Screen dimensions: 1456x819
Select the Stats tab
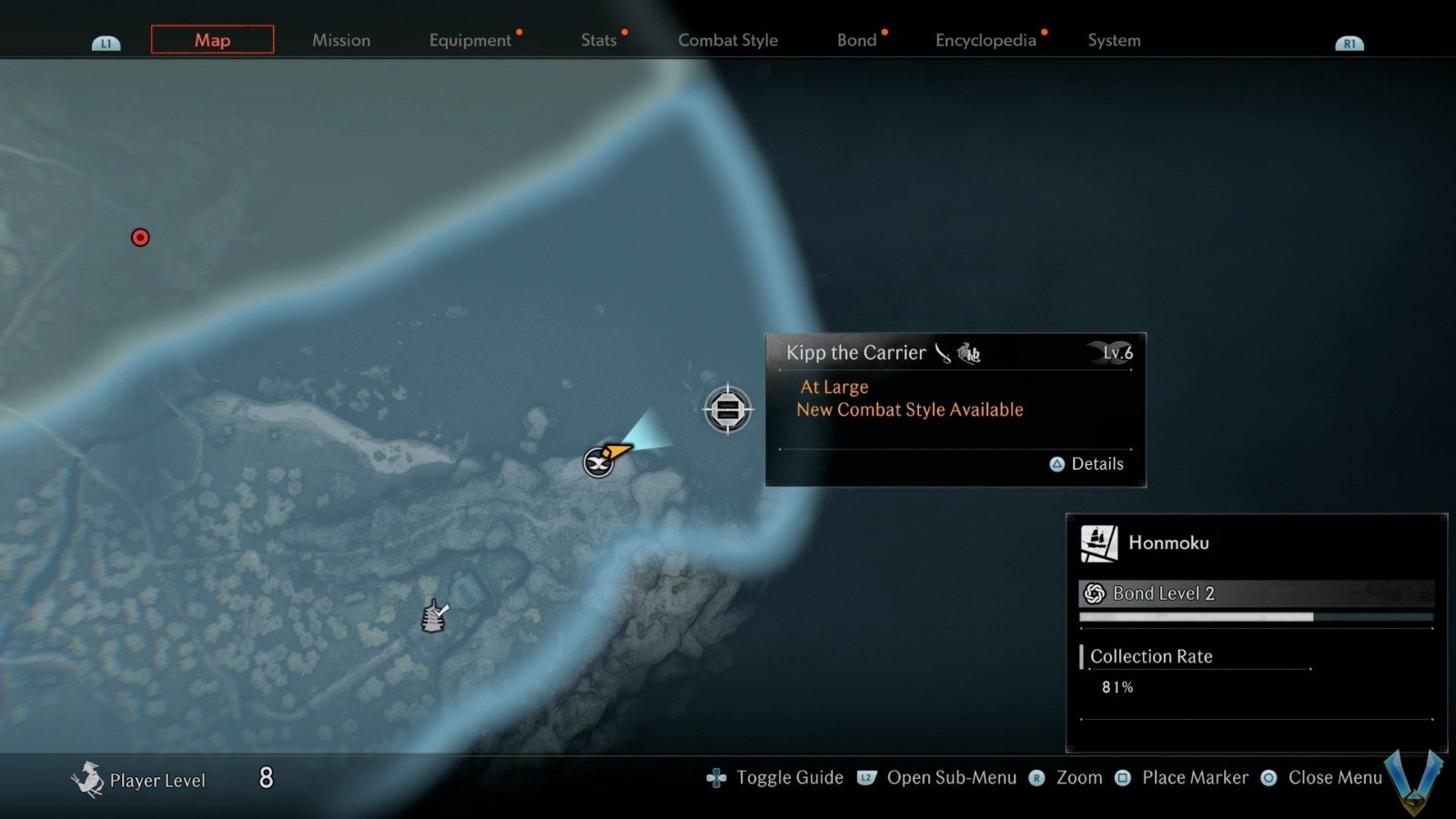(599, 40)
